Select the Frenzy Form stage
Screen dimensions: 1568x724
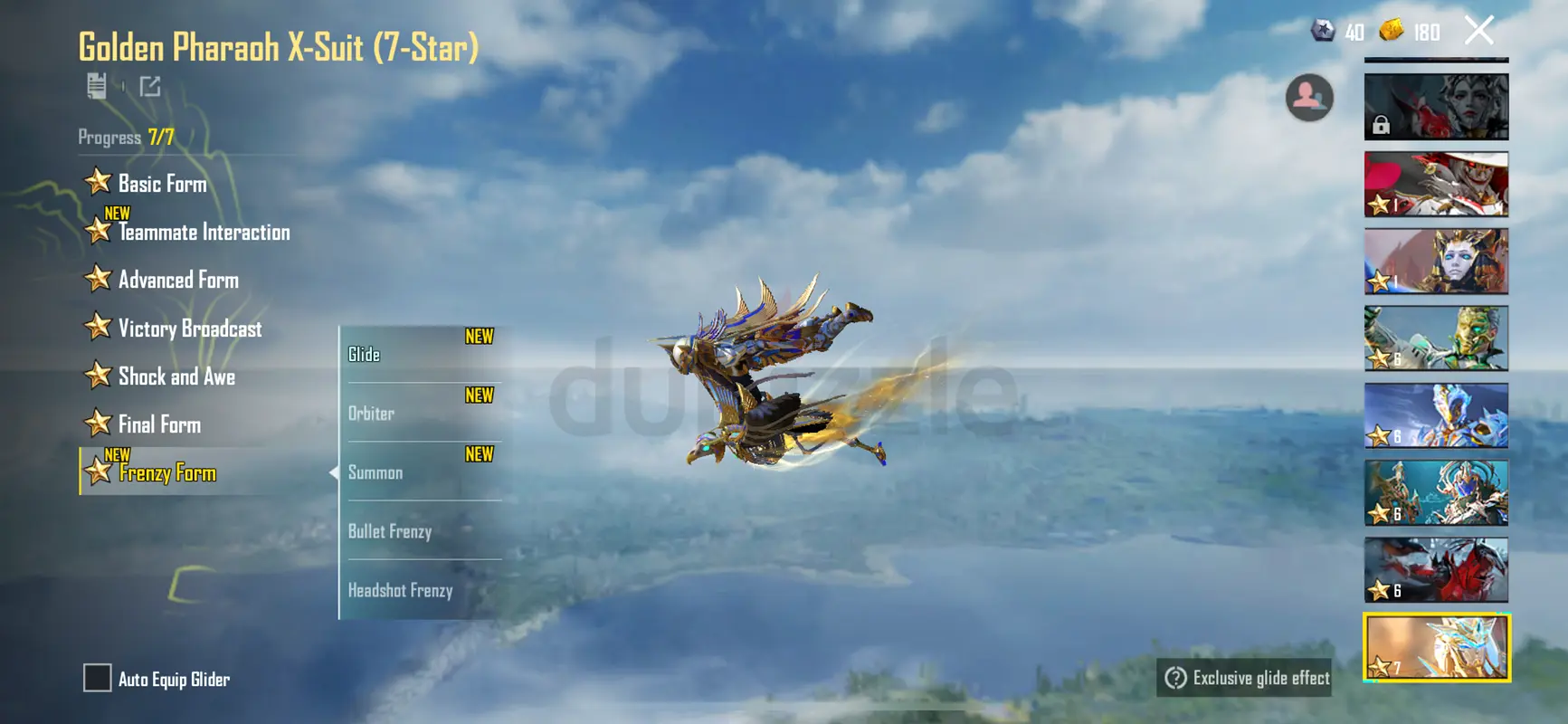point(167,472)
